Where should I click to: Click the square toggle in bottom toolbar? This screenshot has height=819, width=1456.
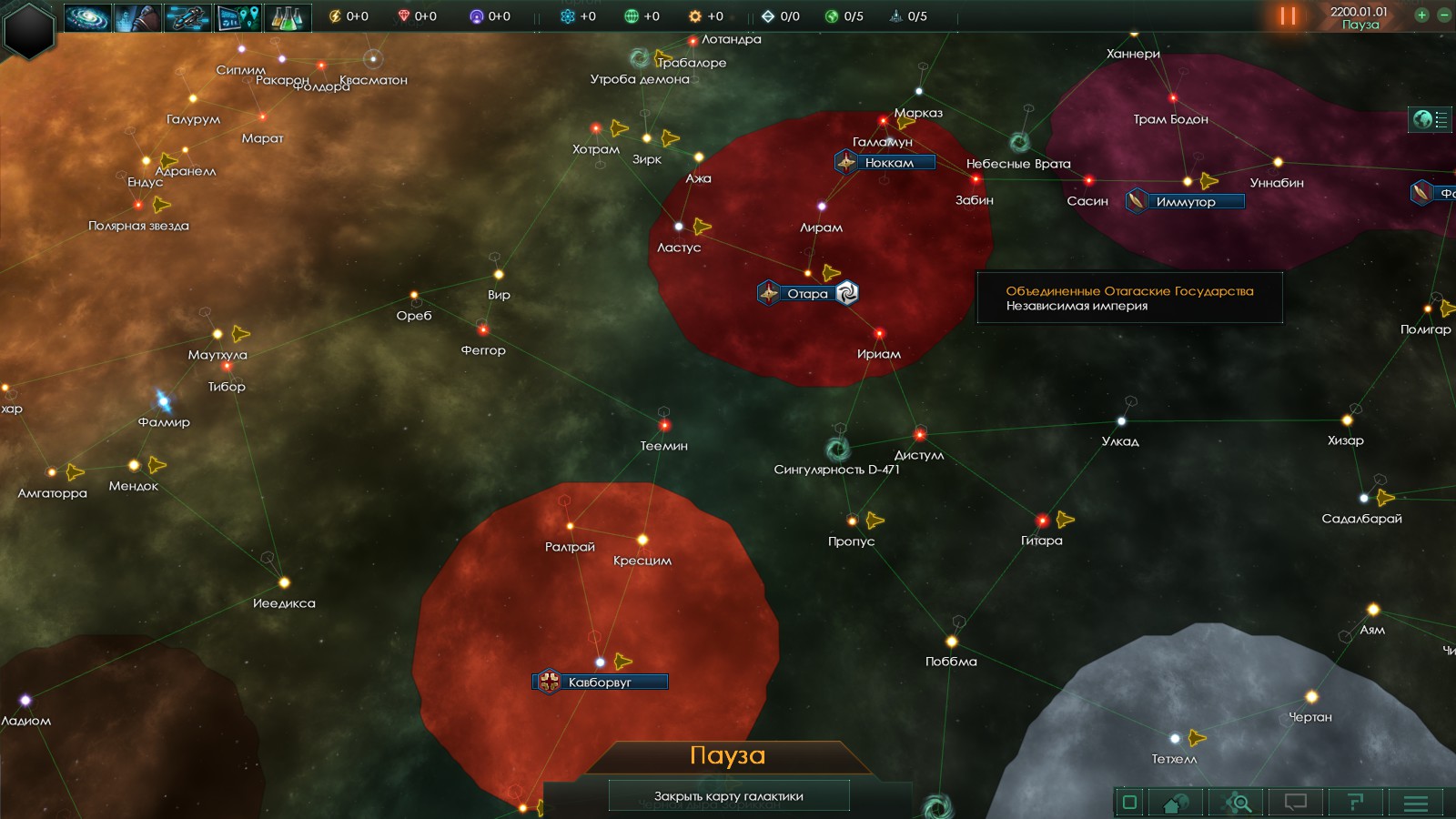coord(1129,803)
